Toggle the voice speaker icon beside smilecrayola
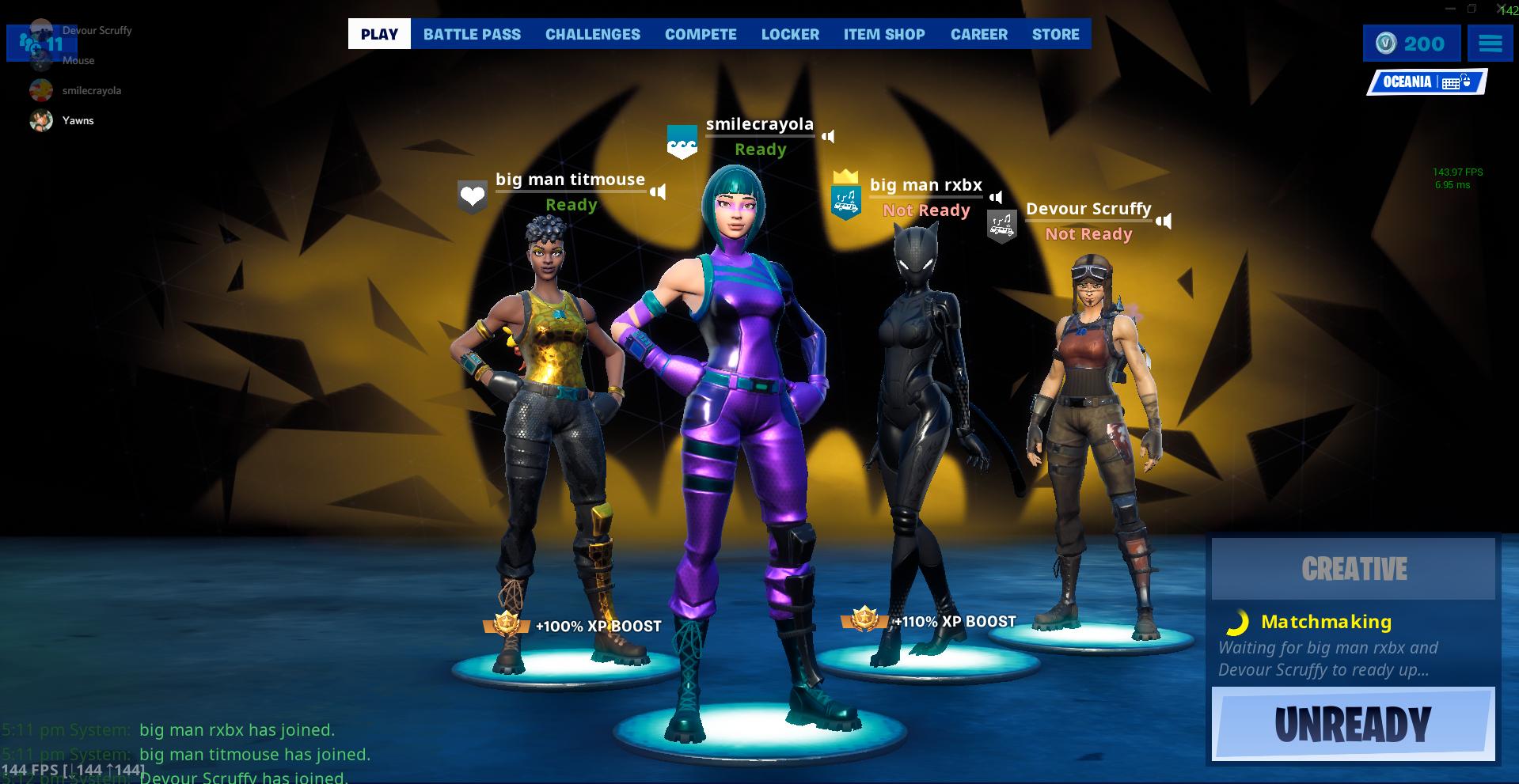This screenshot has width=1519, height=784. tap(828, 136)
